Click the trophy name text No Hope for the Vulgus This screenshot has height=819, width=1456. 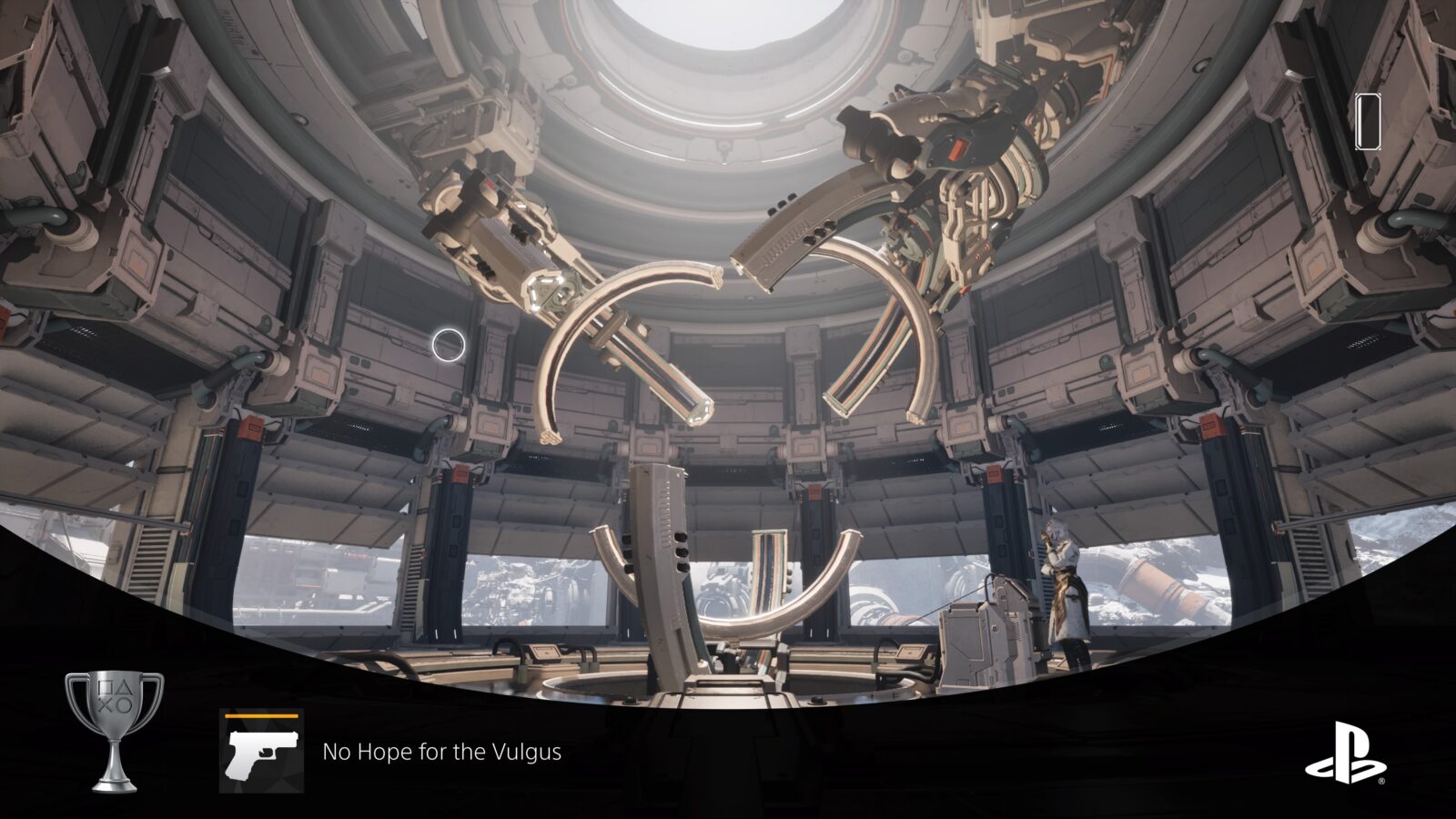click(441, 753)
